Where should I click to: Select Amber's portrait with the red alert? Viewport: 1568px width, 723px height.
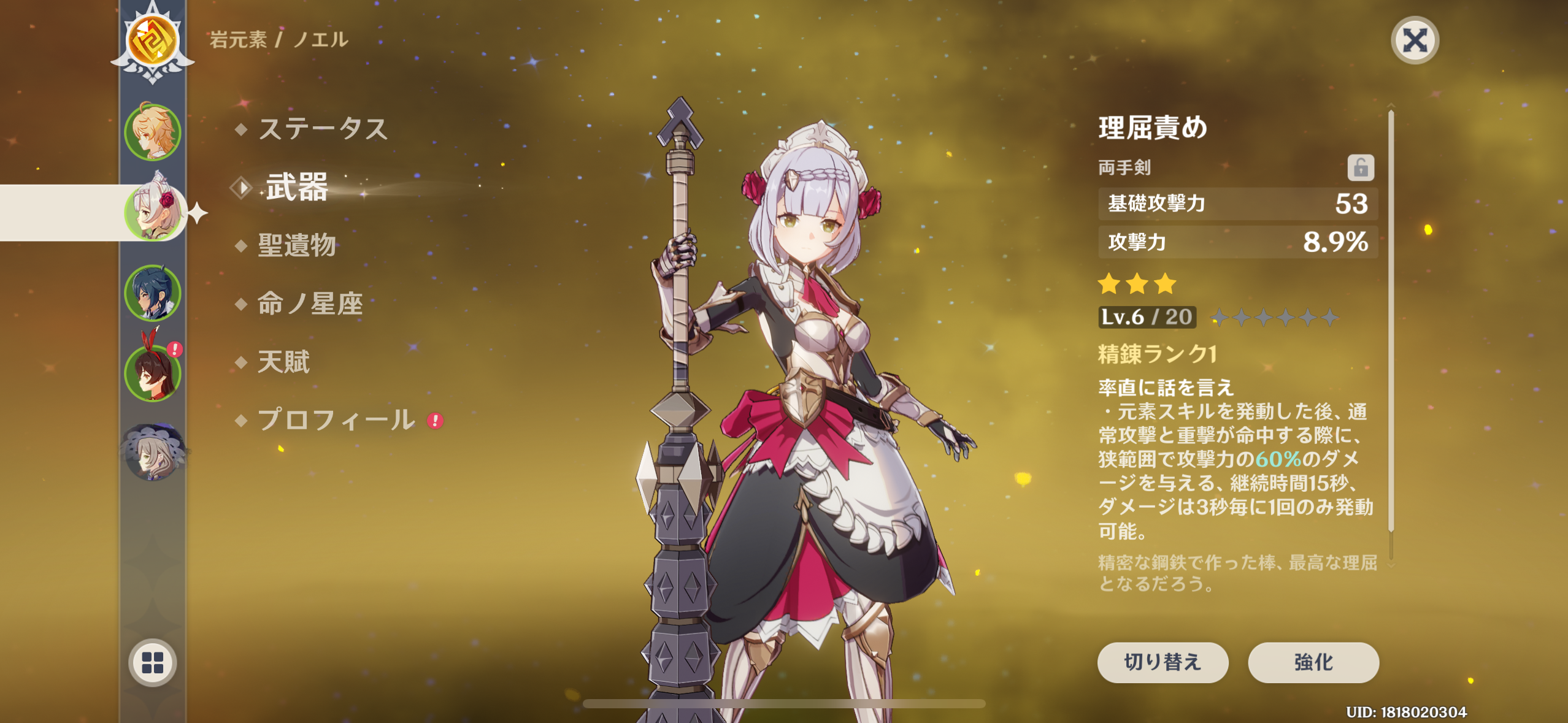[153, 372]
